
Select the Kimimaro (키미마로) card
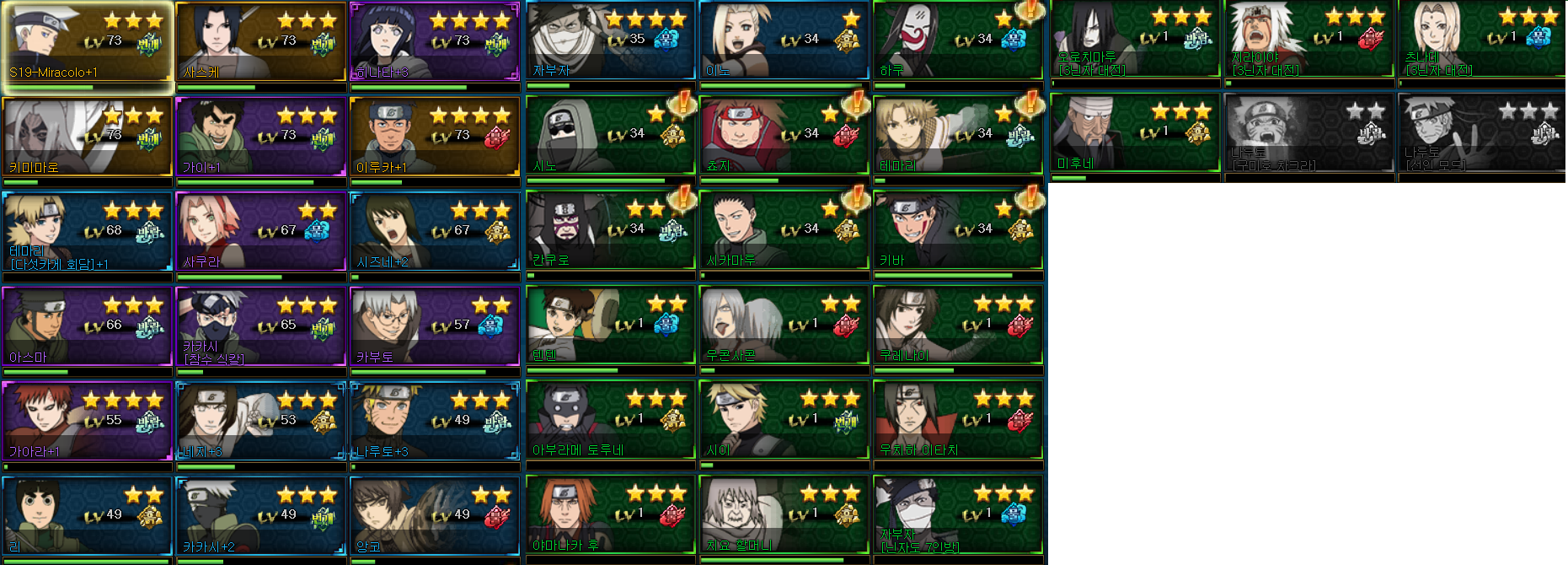[x=88, y=137]
